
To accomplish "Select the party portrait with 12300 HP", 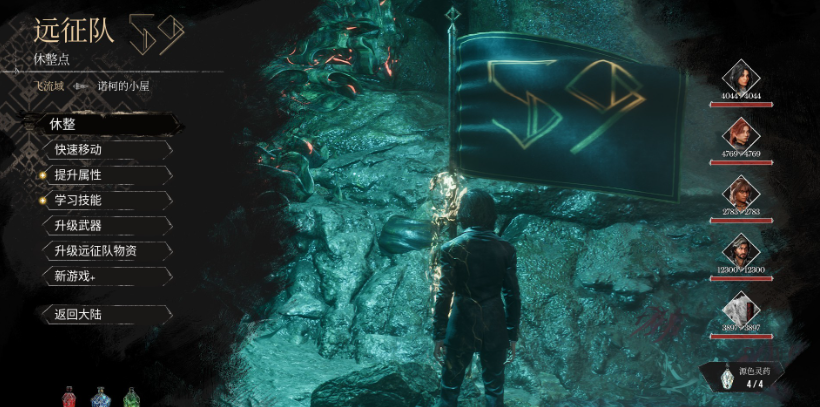I will coord(740,250).
